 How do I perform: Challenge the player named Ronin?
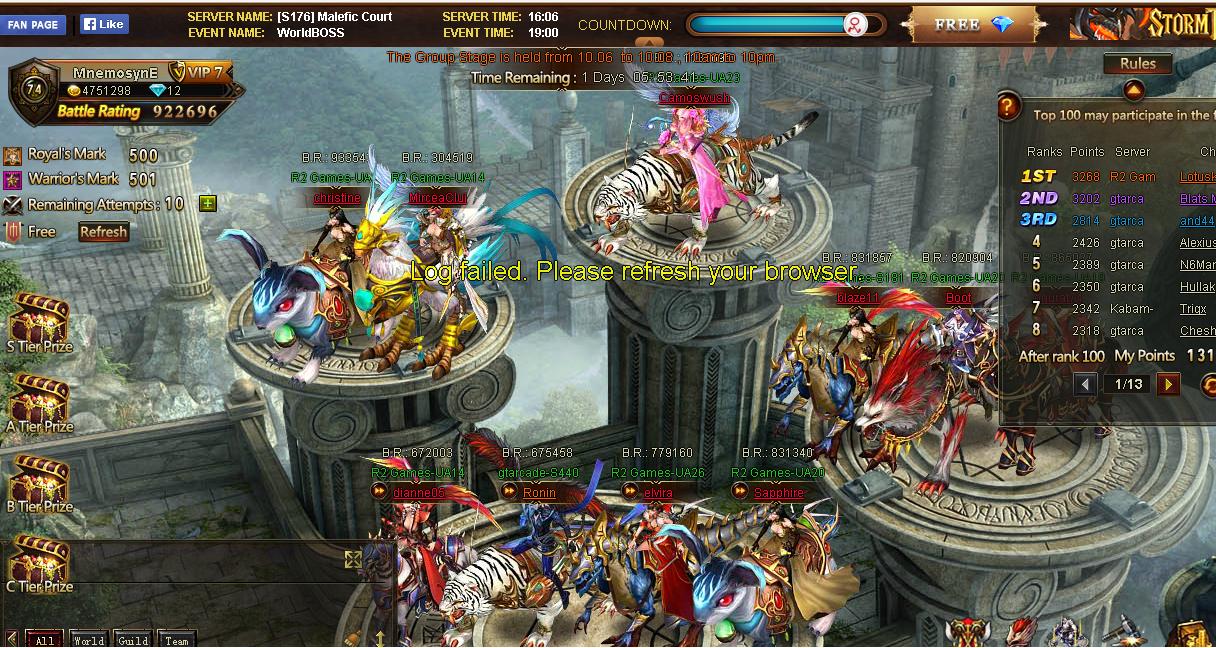point(539,493)
